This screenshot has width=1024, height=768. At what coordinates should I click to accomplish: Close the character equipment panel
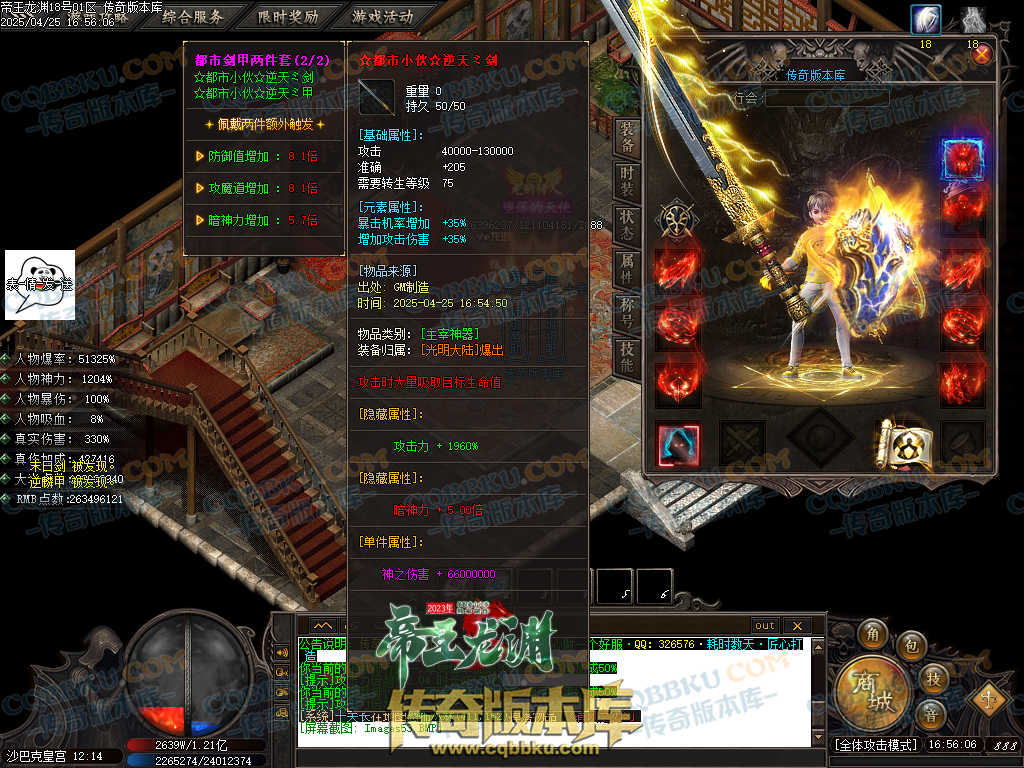pyautogui.click(x=982, y=54)
